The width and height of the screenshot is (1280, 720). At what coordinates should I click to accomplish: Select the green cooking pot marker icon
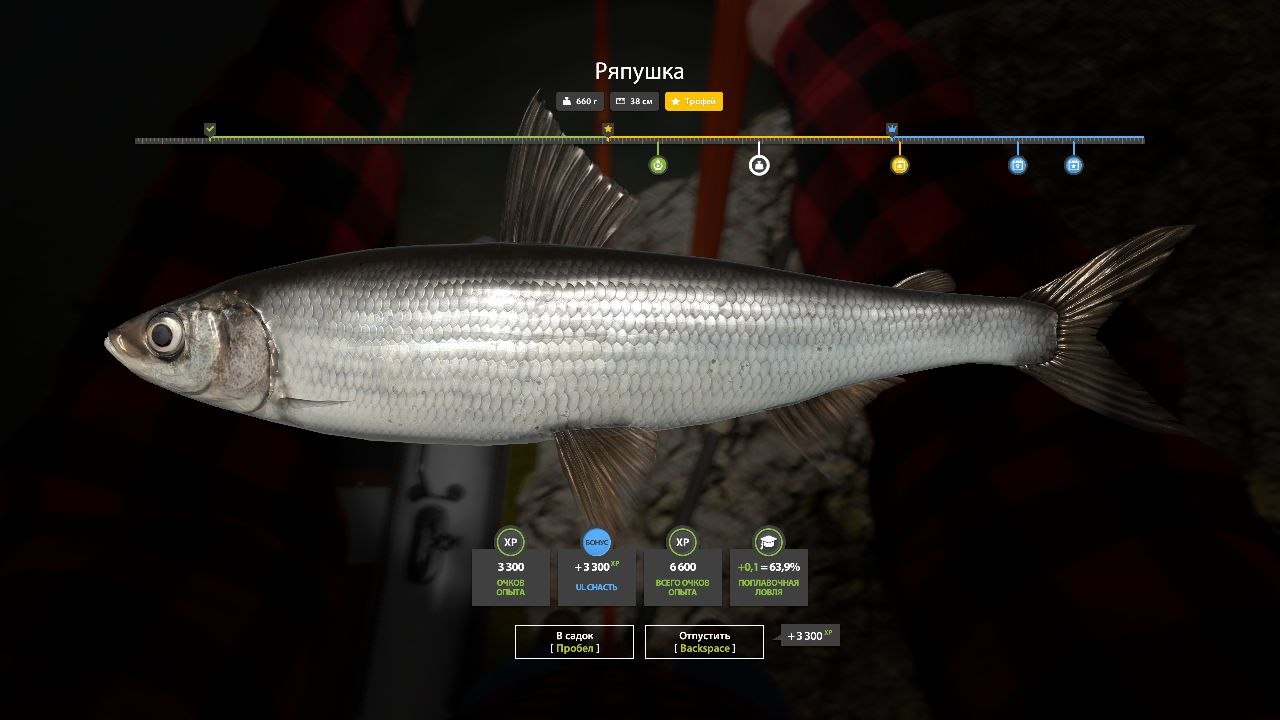pos(658,165)
